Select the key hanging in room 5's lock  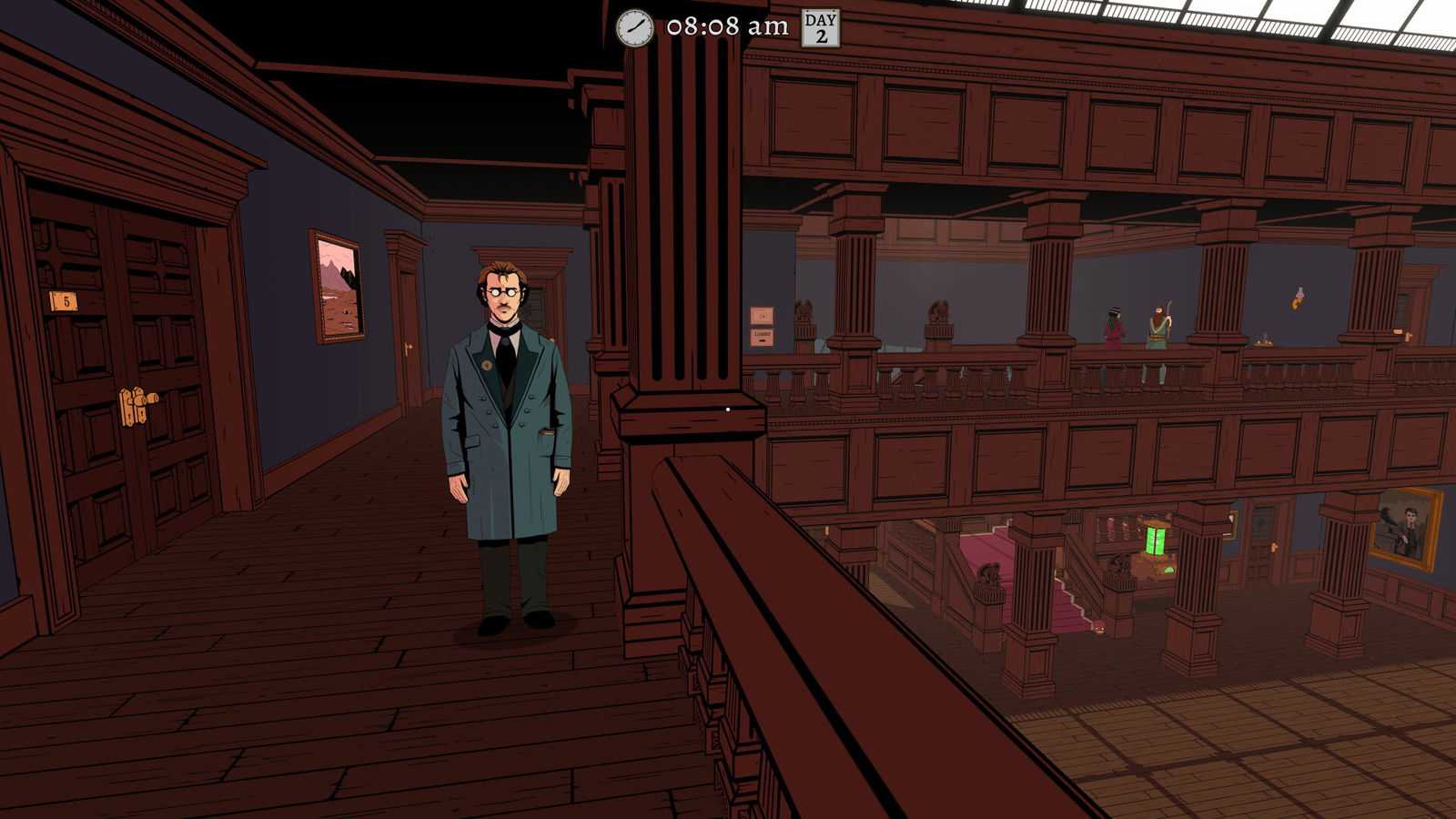point(151,399)
